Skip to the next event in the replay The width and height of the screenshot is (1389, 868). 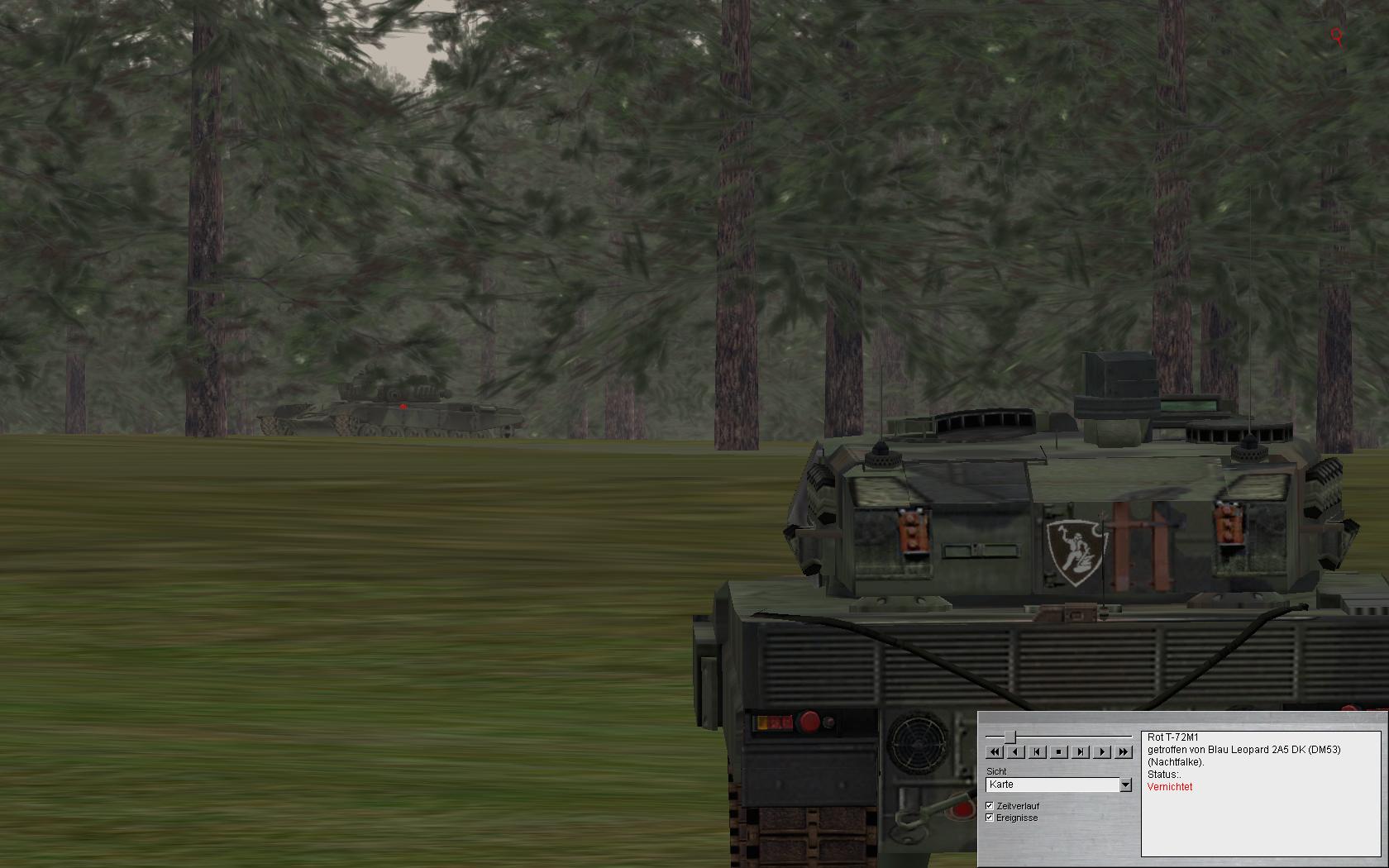1081,751
